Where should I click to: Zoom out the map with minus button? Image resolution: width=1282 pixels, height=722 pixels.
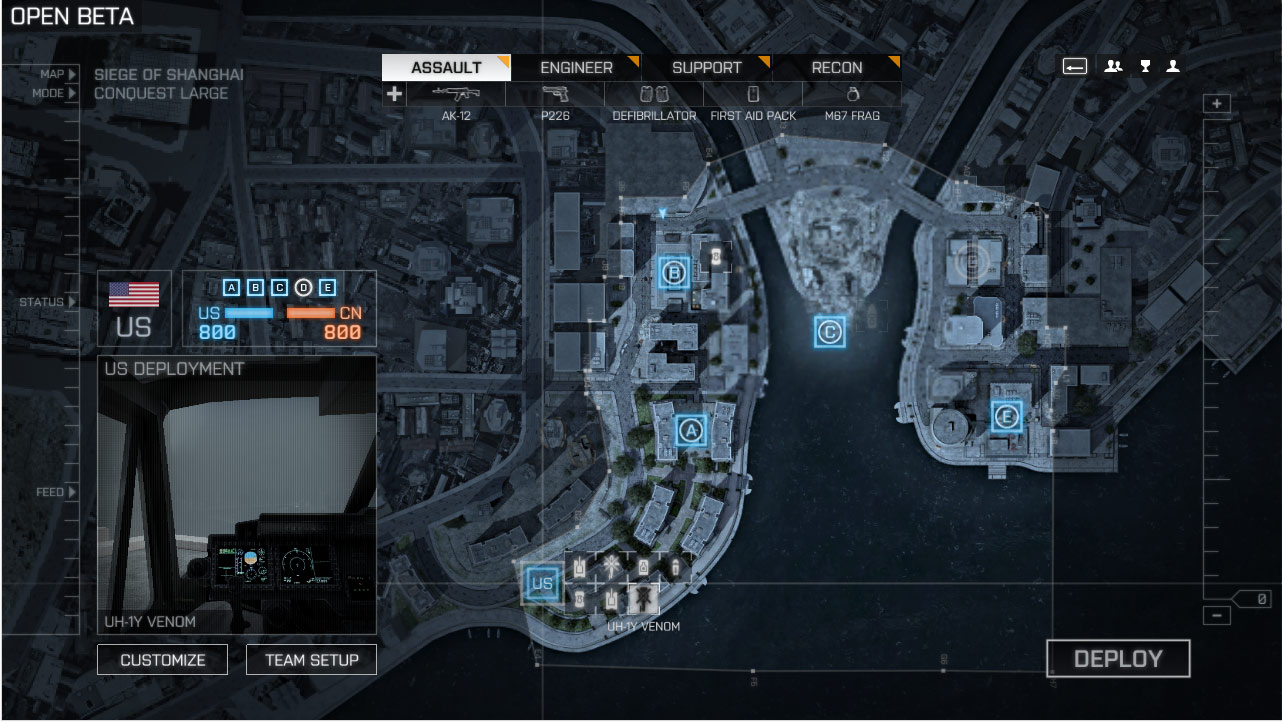click(1216, 616)
